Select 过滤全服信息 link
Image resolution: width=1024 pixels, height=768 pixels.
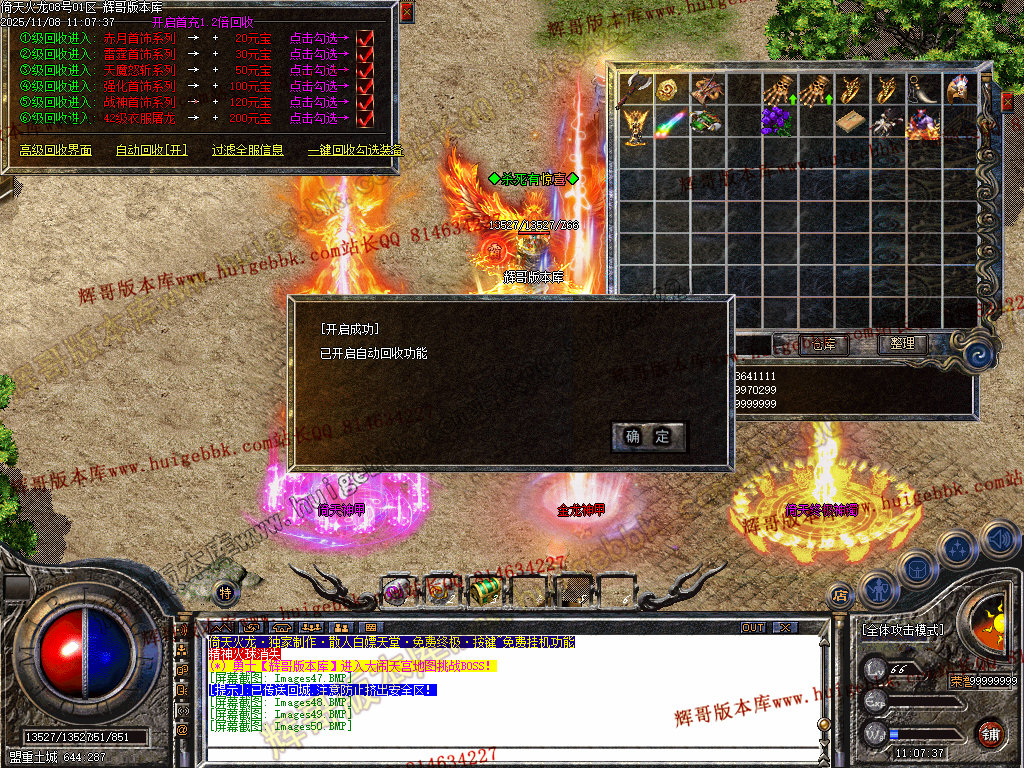click(x=247, y=150)
